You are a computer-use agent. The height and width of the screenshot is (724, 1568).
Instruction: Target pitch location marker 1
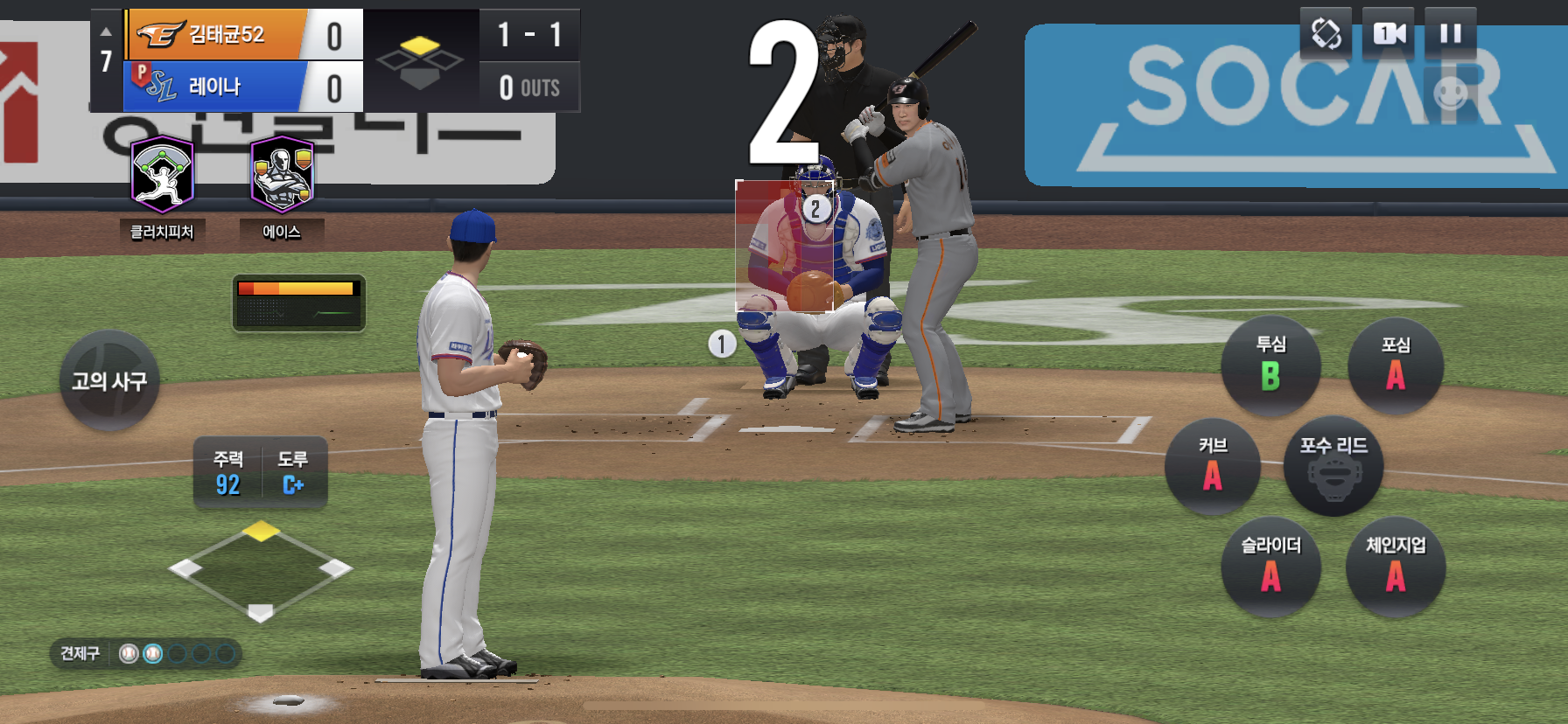(x=722, y=344)
